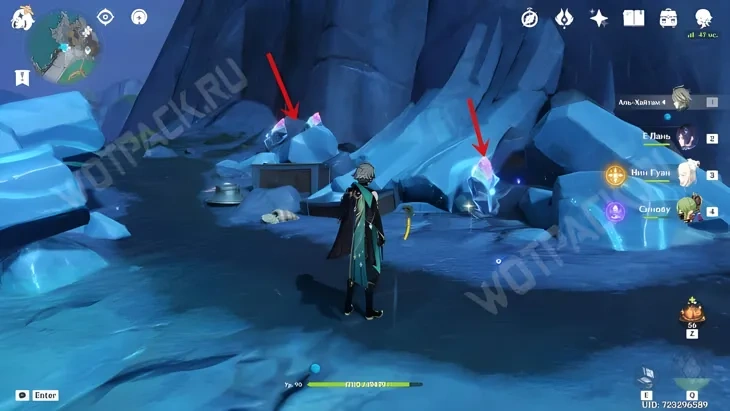Activate the elemental skill icon
The width and height of the screenshot is (730, 411).
[648, 376]
